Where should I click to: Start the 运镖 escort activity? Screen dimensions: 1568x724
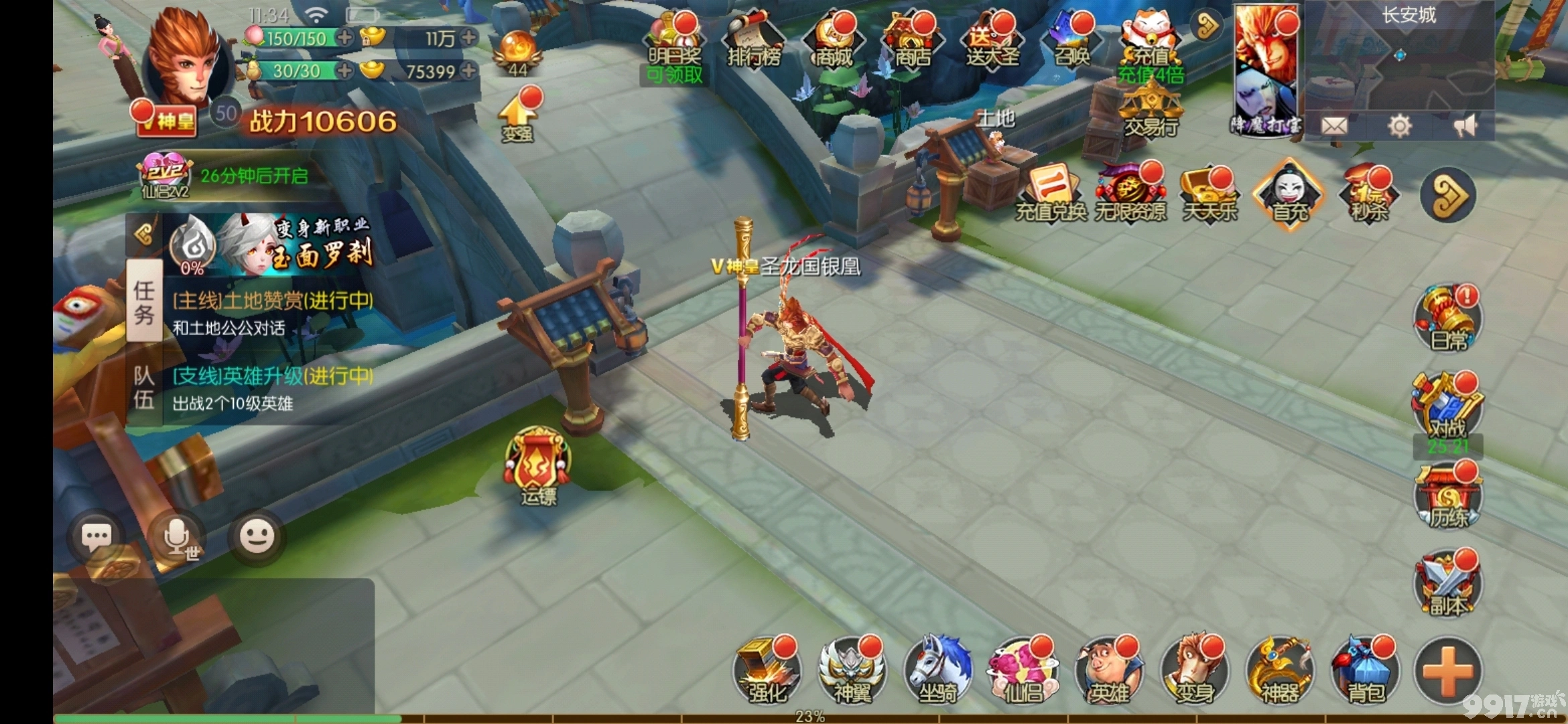[538, 466]
